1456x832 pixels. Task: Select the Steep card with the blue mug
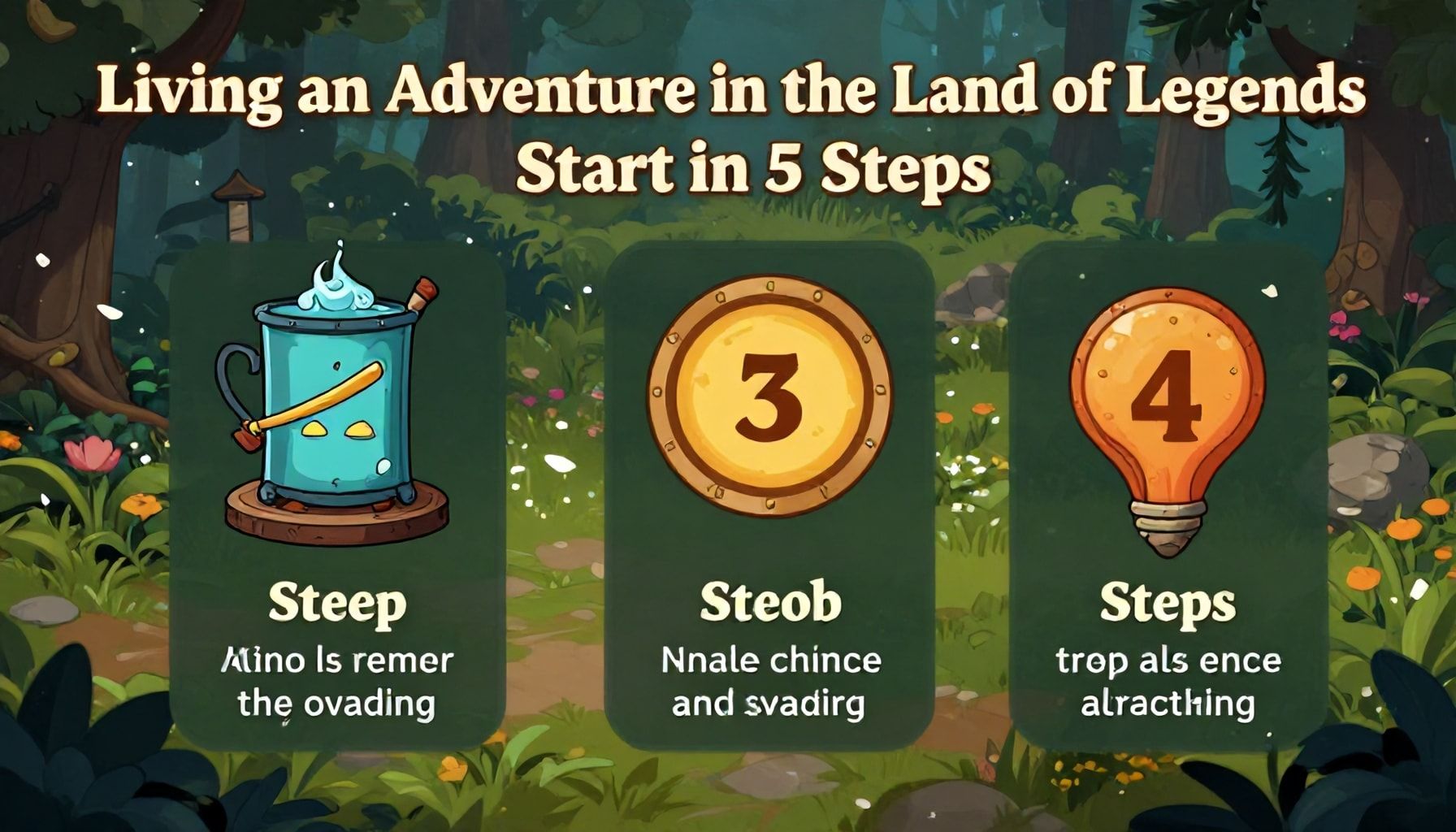pyautogui.click(x=336, y=496)
